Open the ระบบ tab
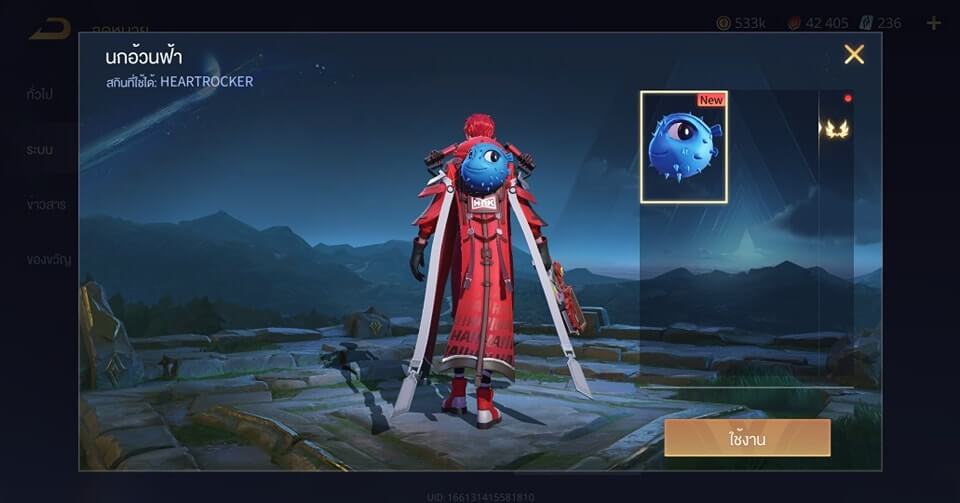The width and height of the screenshot is (960, 503). (x=40, y=149)
